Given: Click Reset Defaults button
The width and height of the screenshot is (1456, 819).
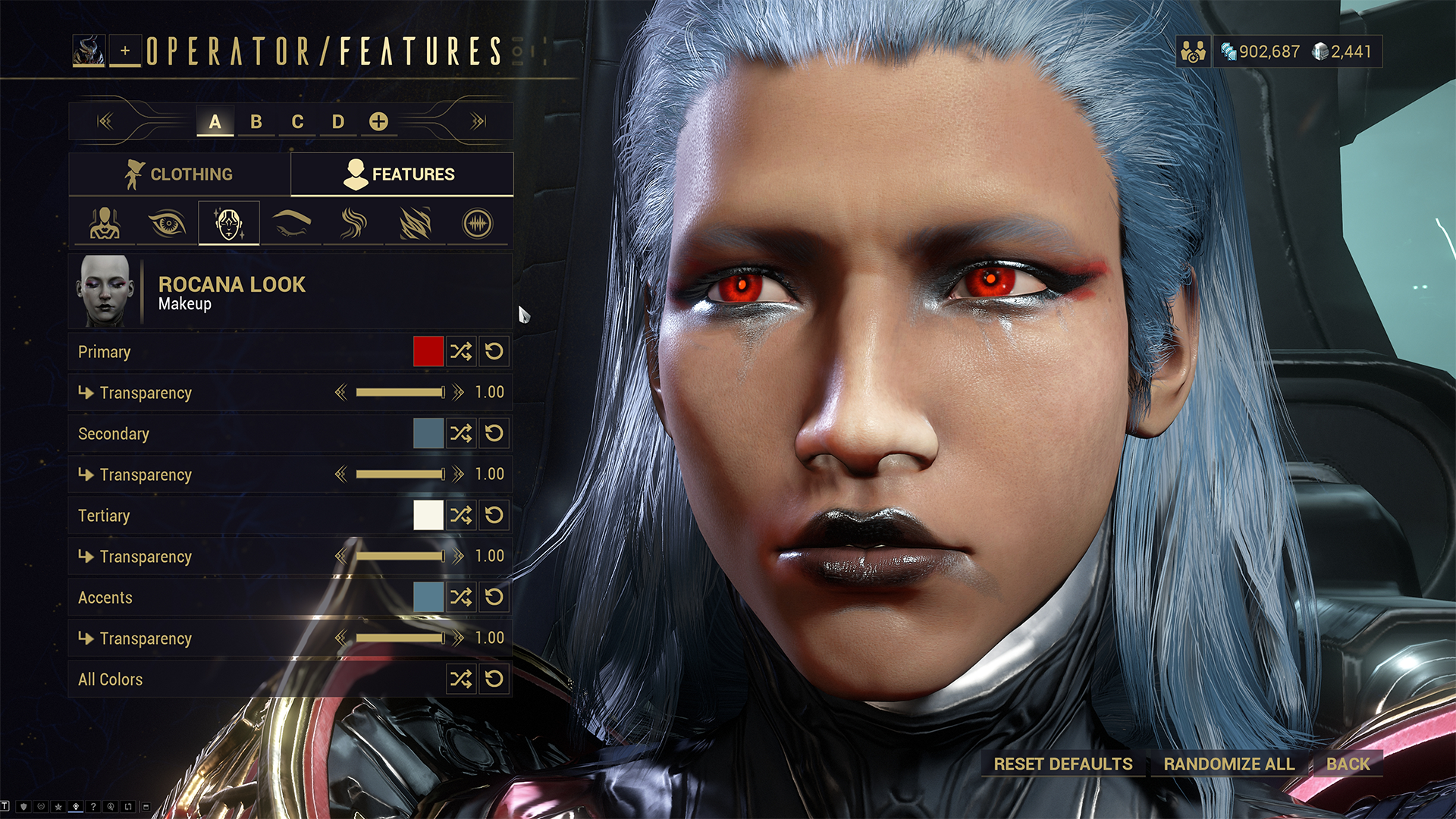Looking at the screenshot, I should point(1063,764).
